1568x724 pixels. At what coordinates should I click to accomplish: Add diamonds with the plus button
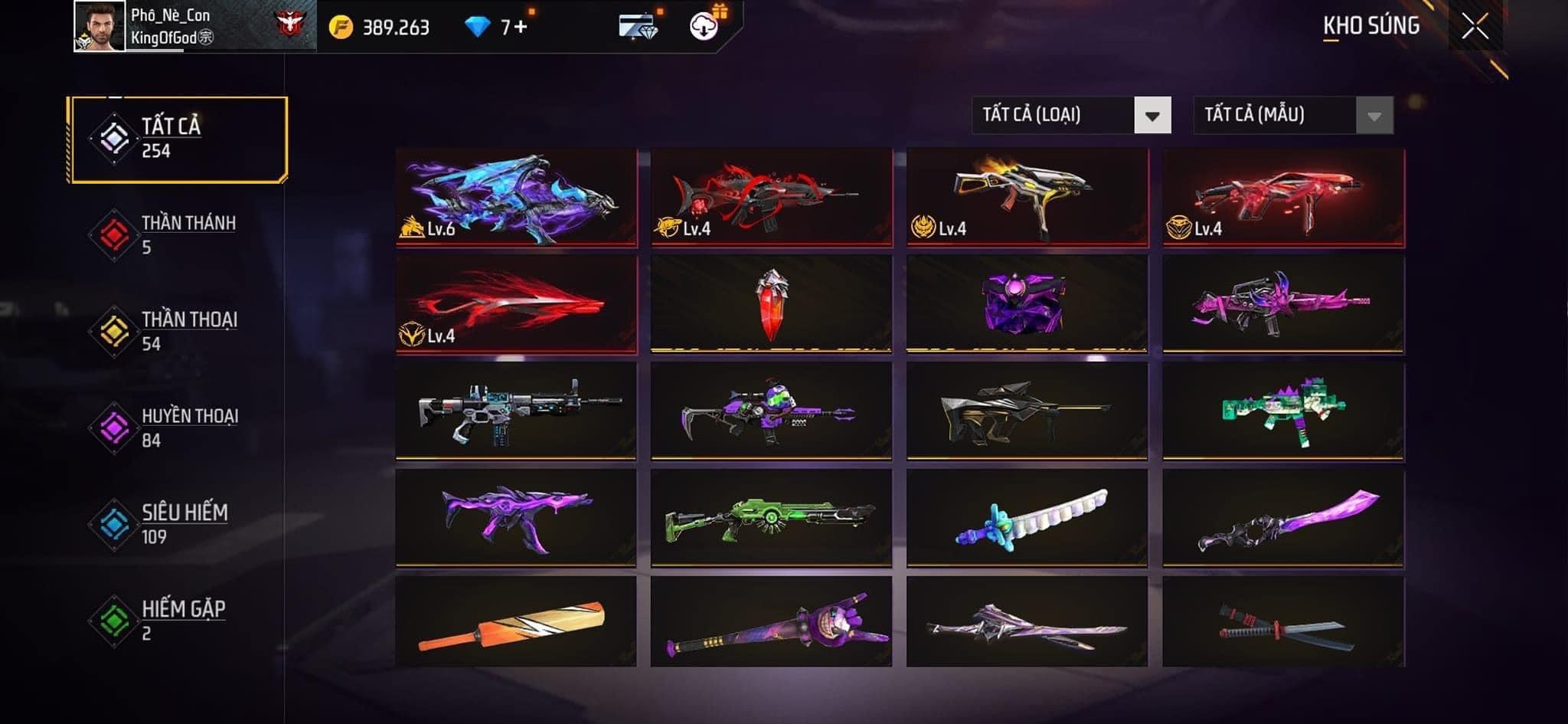coord(521,28)
